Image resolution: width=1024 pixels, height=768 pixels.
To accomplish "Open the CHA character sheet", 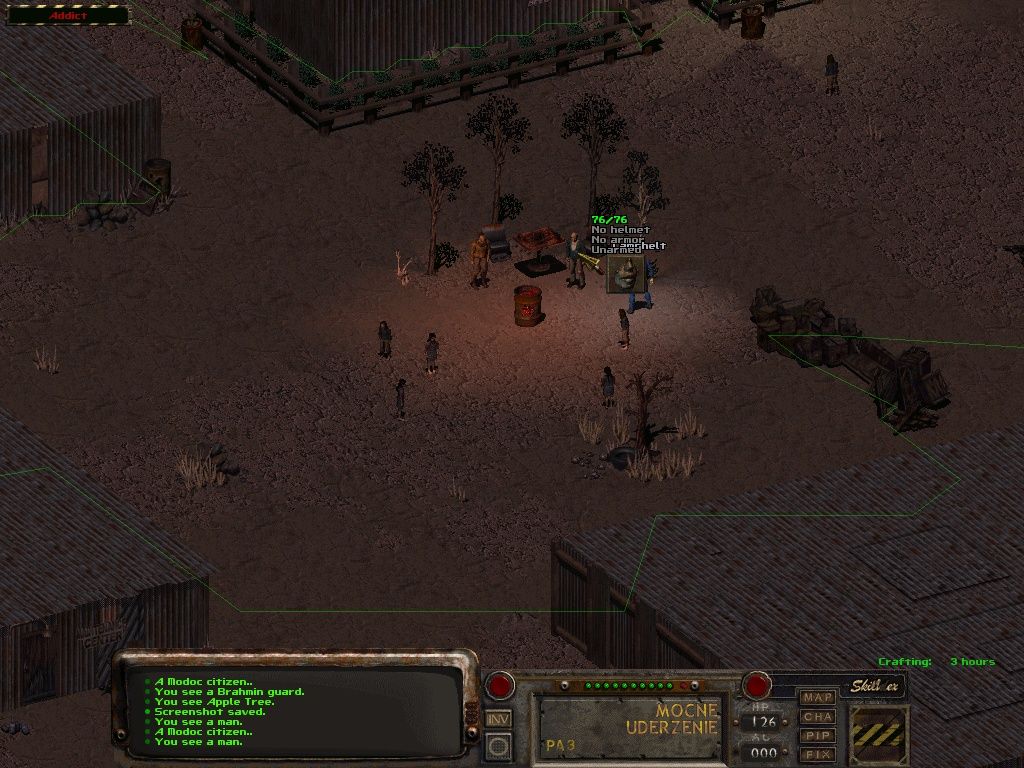I will [818, 716].
